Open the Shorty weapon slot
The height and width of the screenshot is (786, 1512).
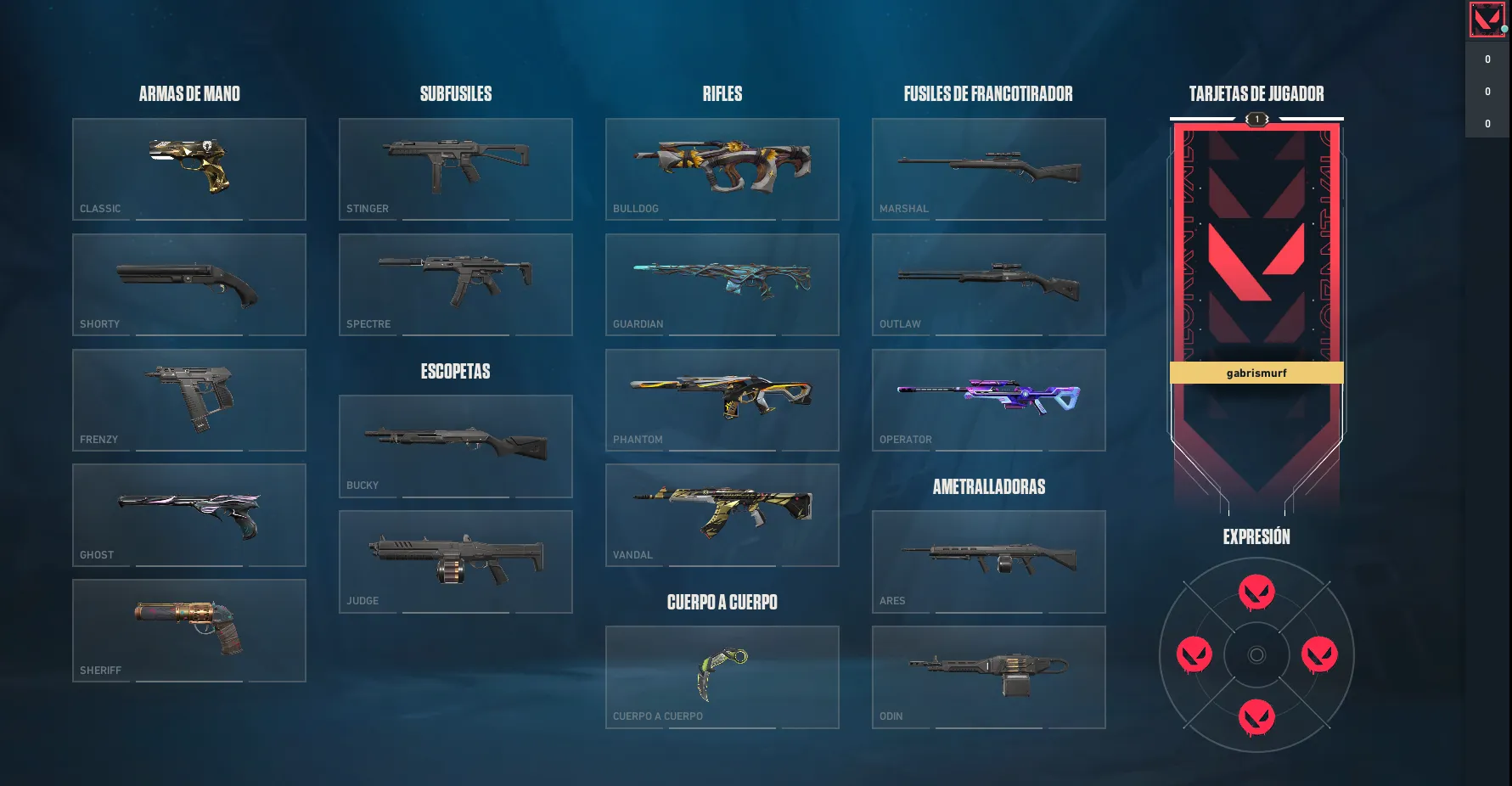click(x=189, y=284)
